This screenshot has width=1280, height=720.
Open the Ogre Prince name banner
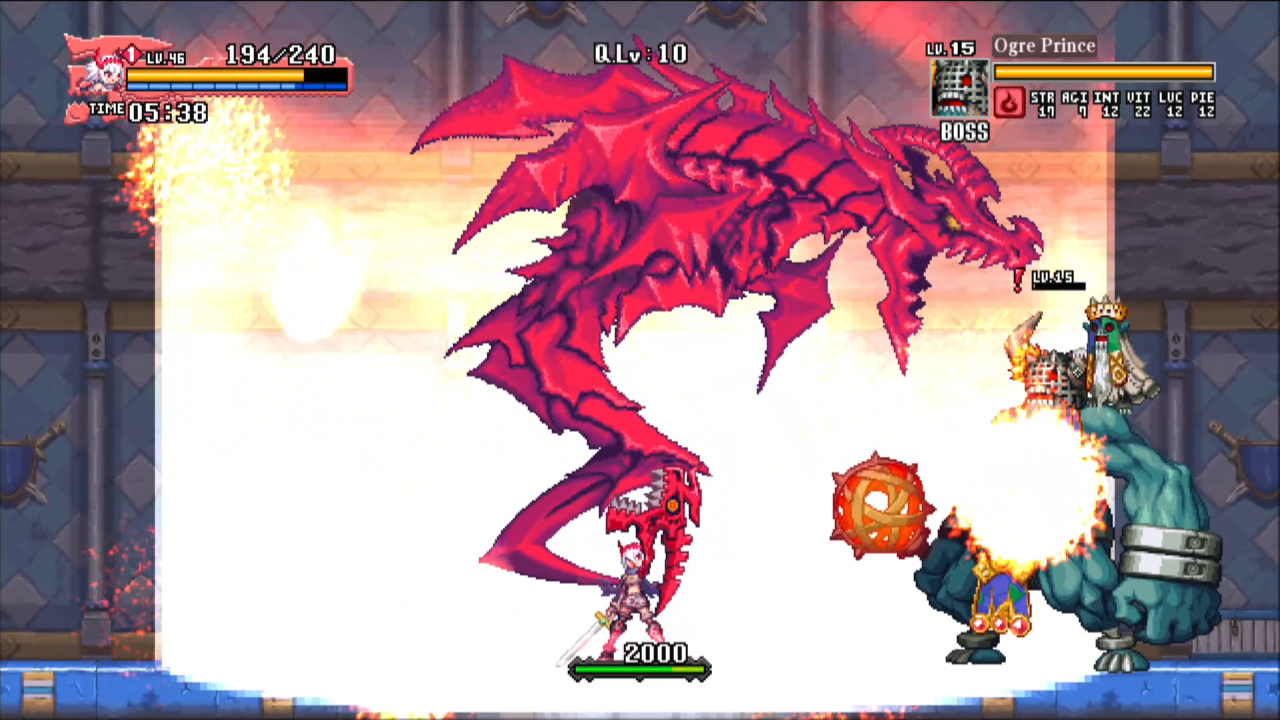click(1044, 45)
